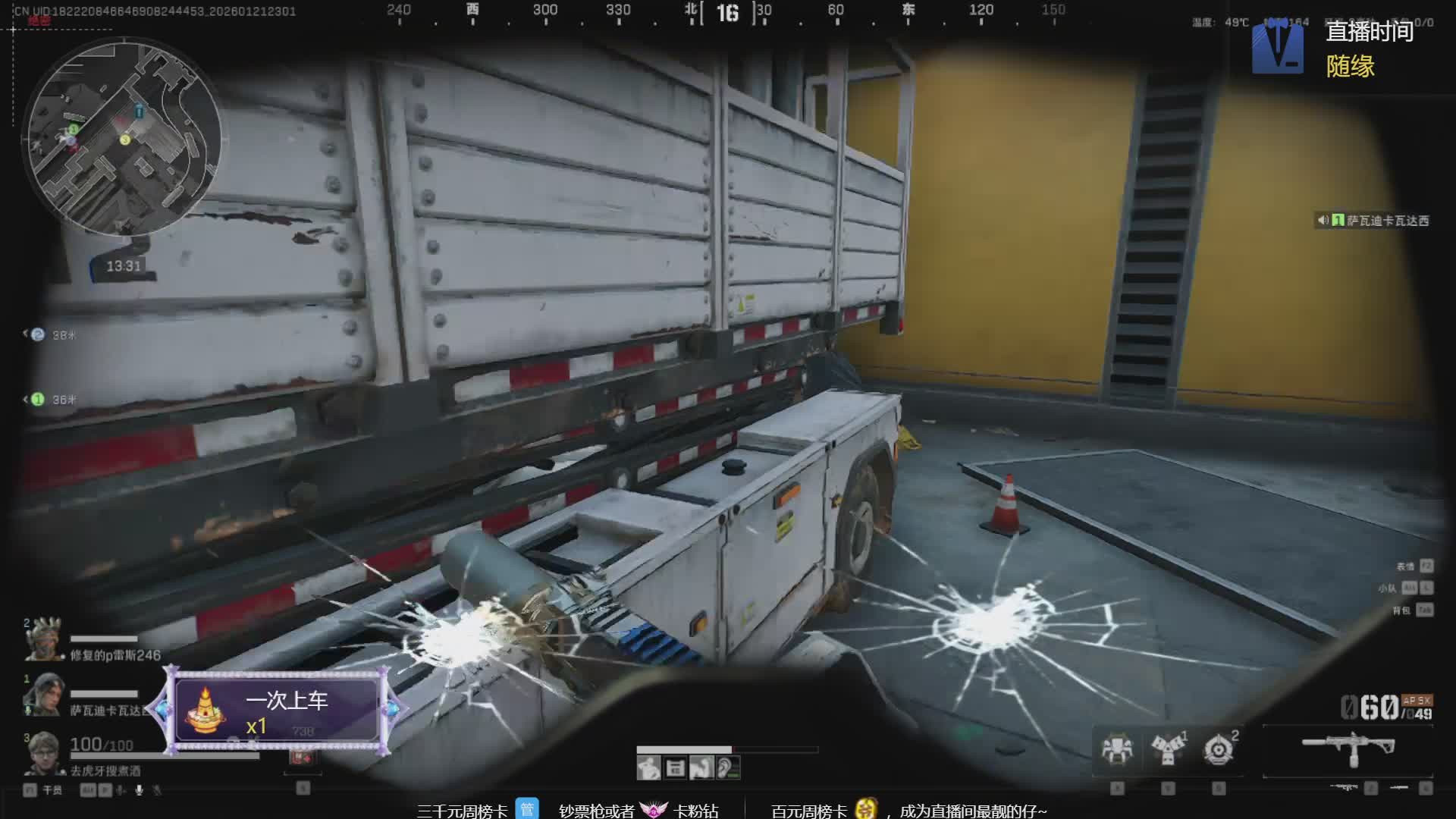Screen dimensions: 1456x819
Task: Click the 一次上车 gift banner
Action: pyautogui.click(x=278, y=711)
